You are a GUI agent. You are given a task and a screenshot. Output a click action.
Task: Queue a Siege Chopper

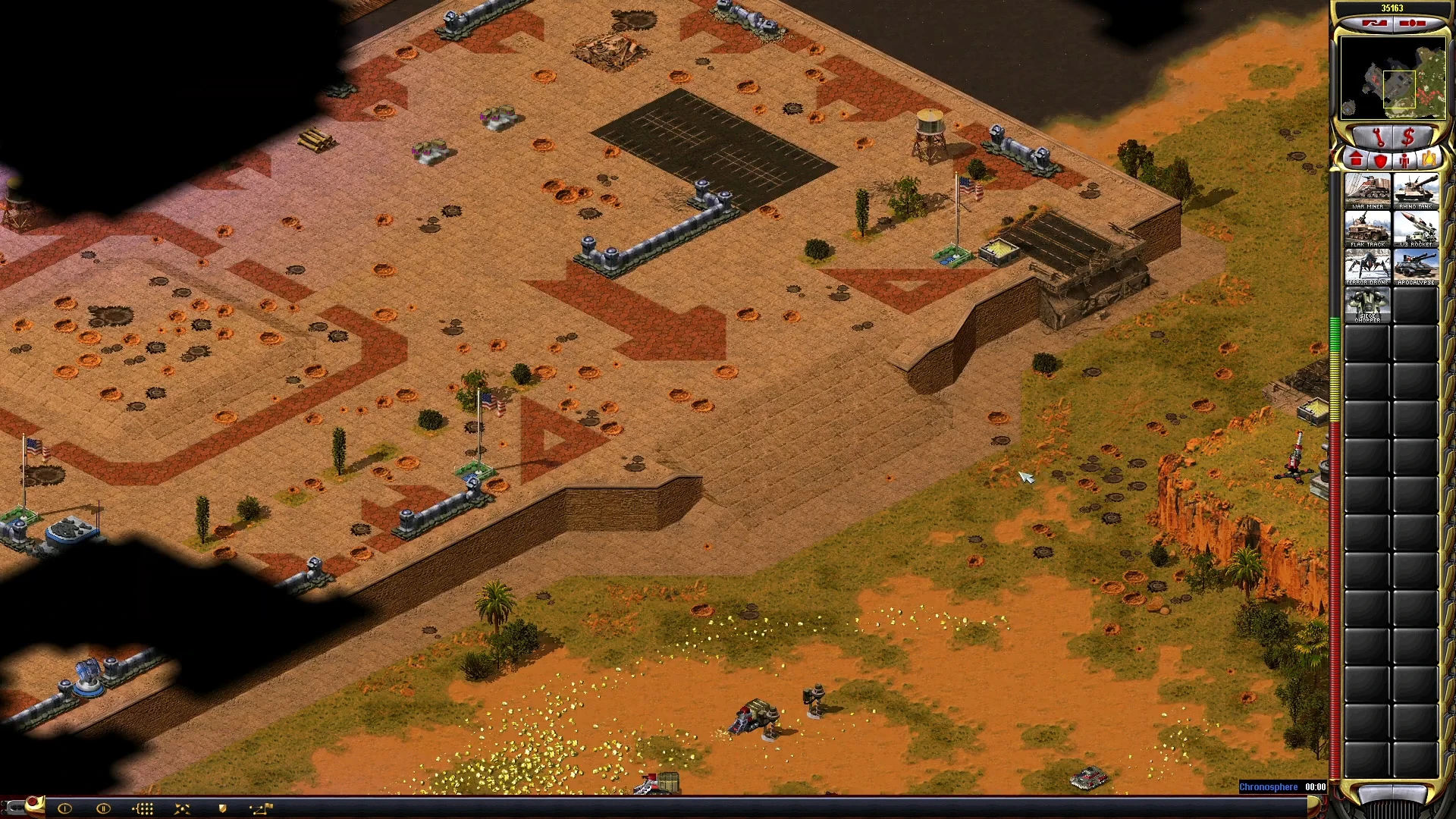(x=1367, y=305)
